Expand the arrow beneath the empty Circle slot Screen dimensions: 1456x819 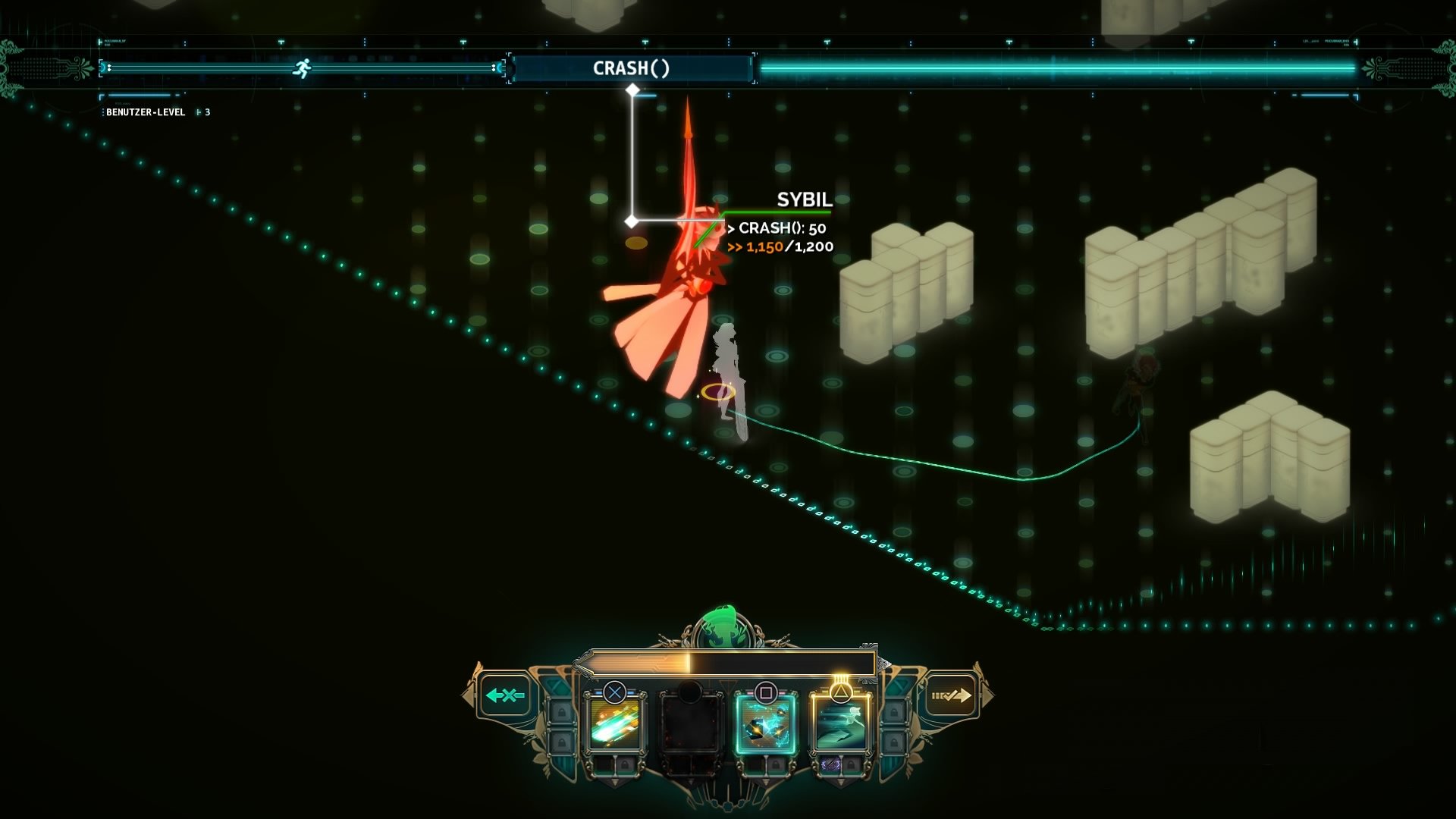pos(691,784)
